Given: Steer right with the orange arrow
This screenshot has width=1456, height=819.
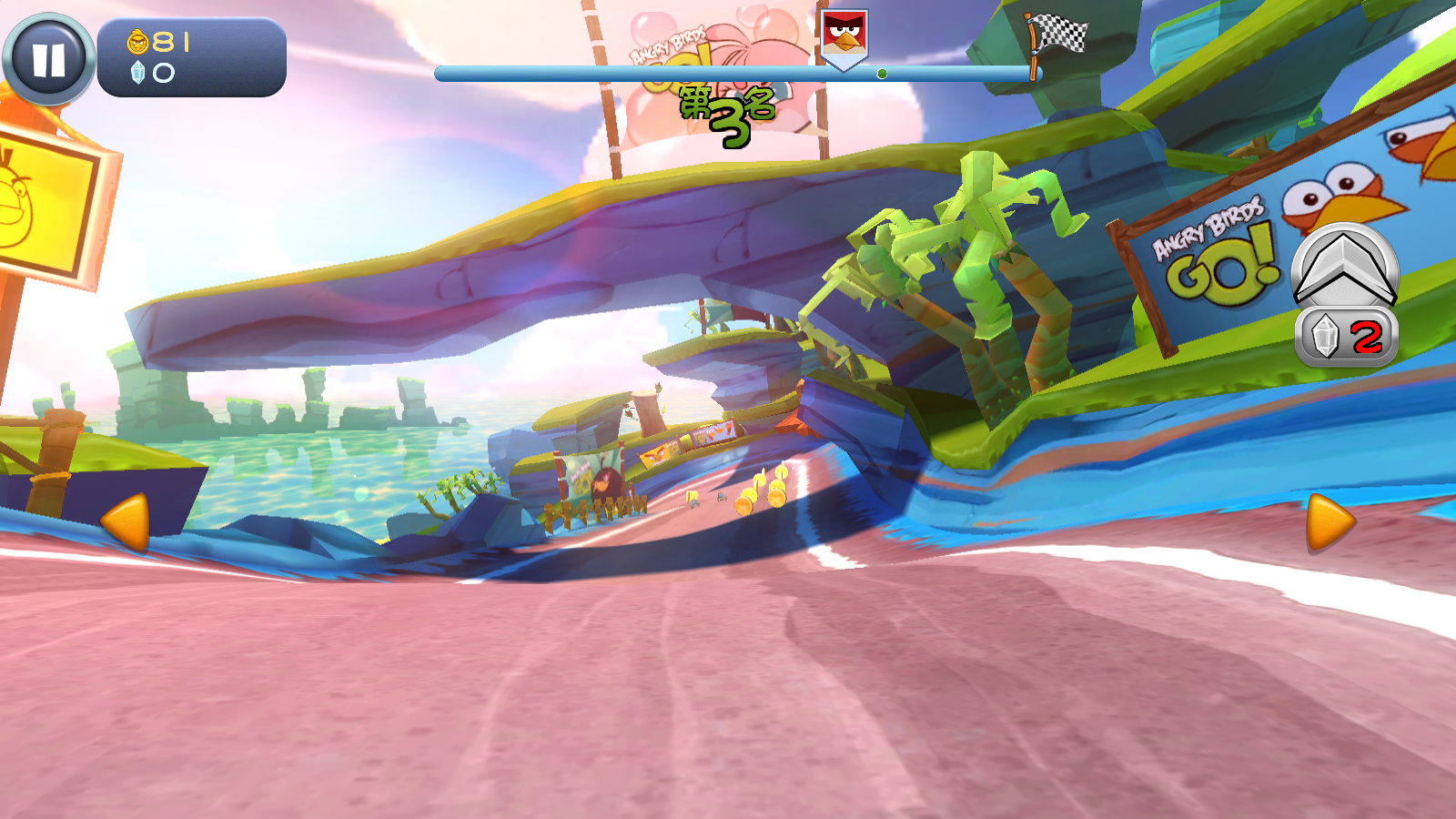Looking at the screenshot, I should (1330, 522).
